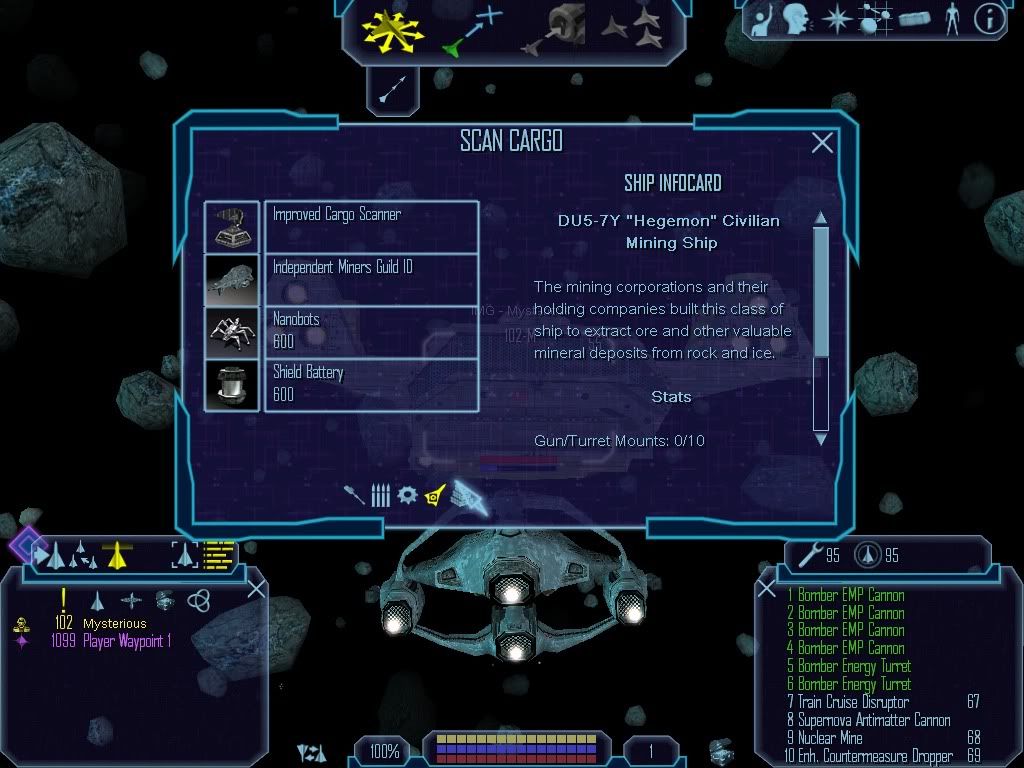The image size is (1024, 768).
Task: Open the information button with the i icon
Action: pyautogui.click(x=989, y=19)
